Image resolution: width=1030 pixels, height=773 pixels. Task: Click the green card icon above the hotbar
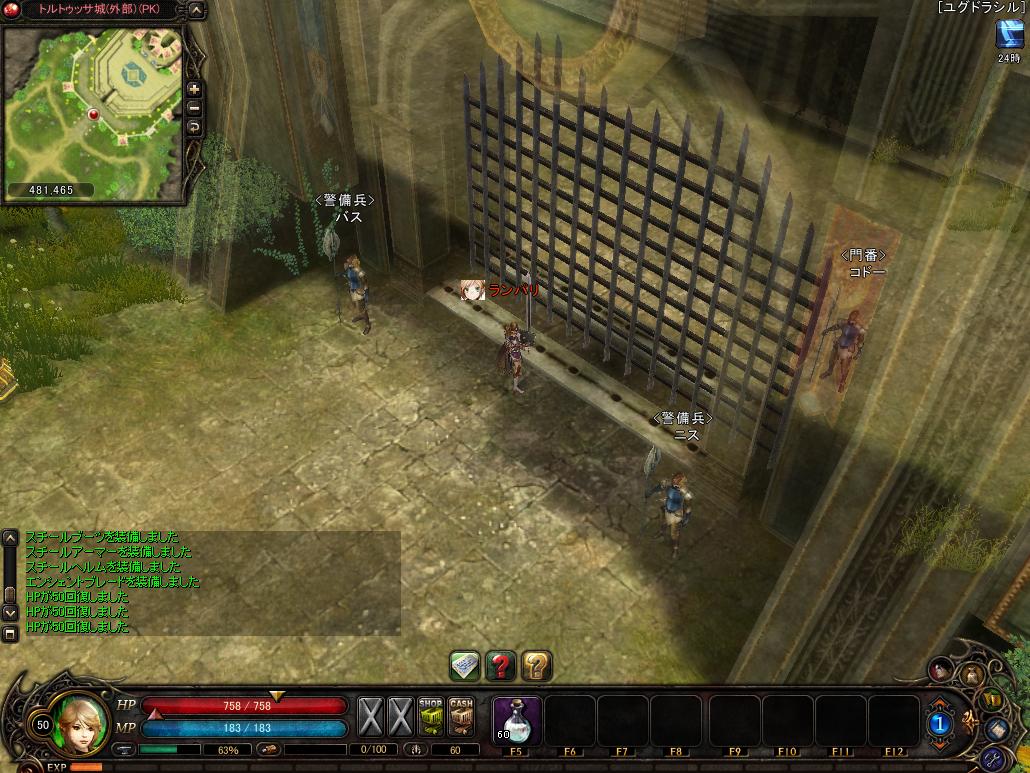[464, 665]
